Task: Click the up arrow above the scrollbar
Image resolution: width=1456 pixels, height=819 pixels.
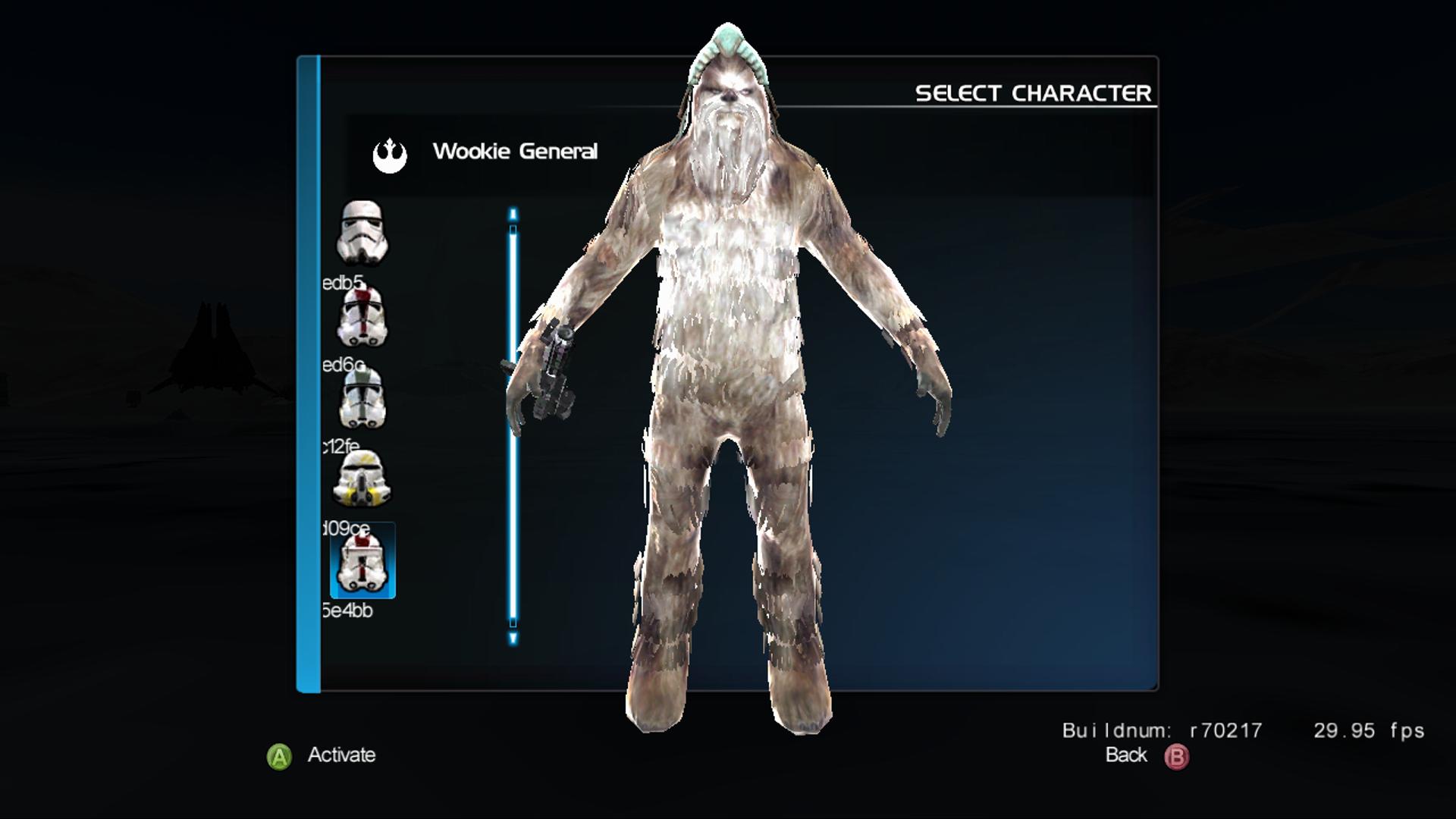Action: point(513,215)
